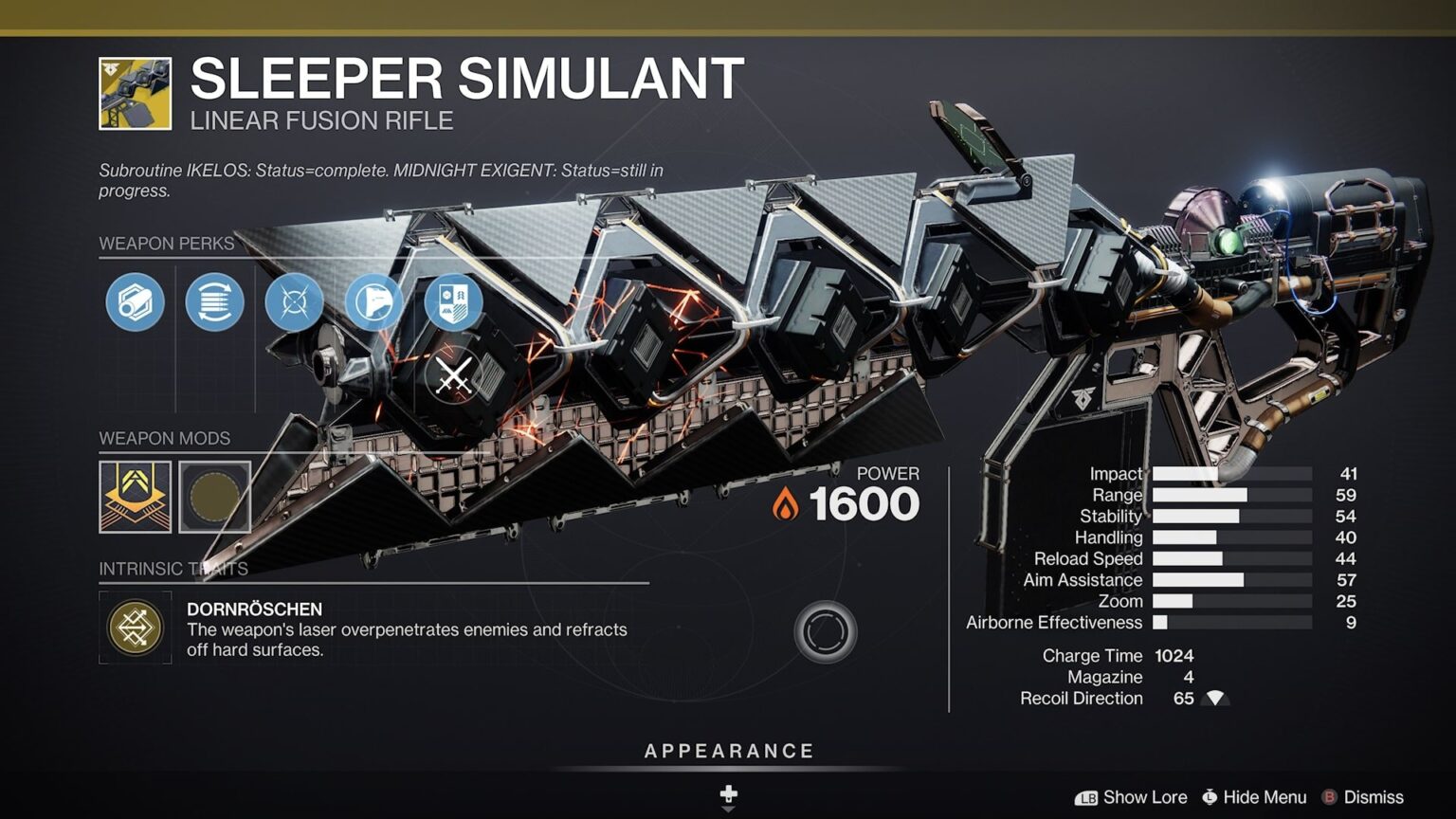This screenshot has height=819, width=1456.
Task: Open the Intrinsic Traits section header
Action: point(172,569)
